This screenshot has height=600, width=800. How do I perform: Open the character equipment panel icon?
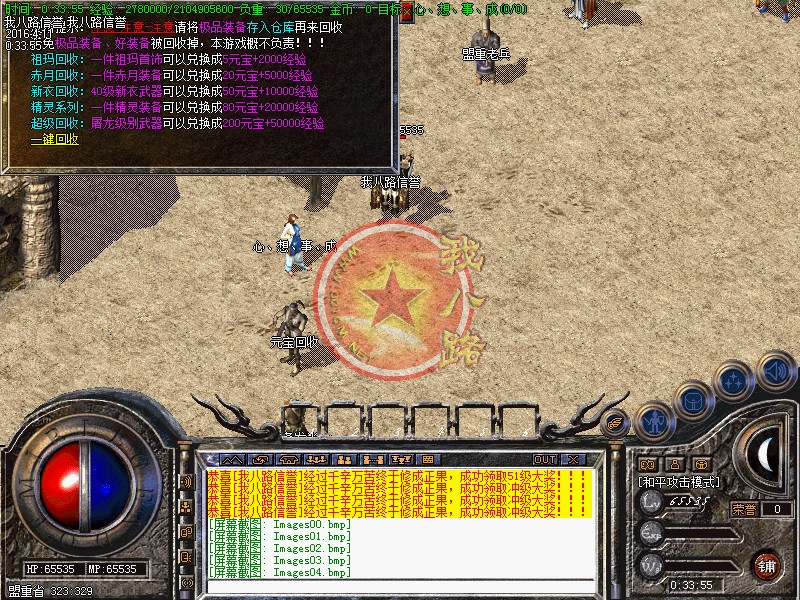click(x=653, y=421)
